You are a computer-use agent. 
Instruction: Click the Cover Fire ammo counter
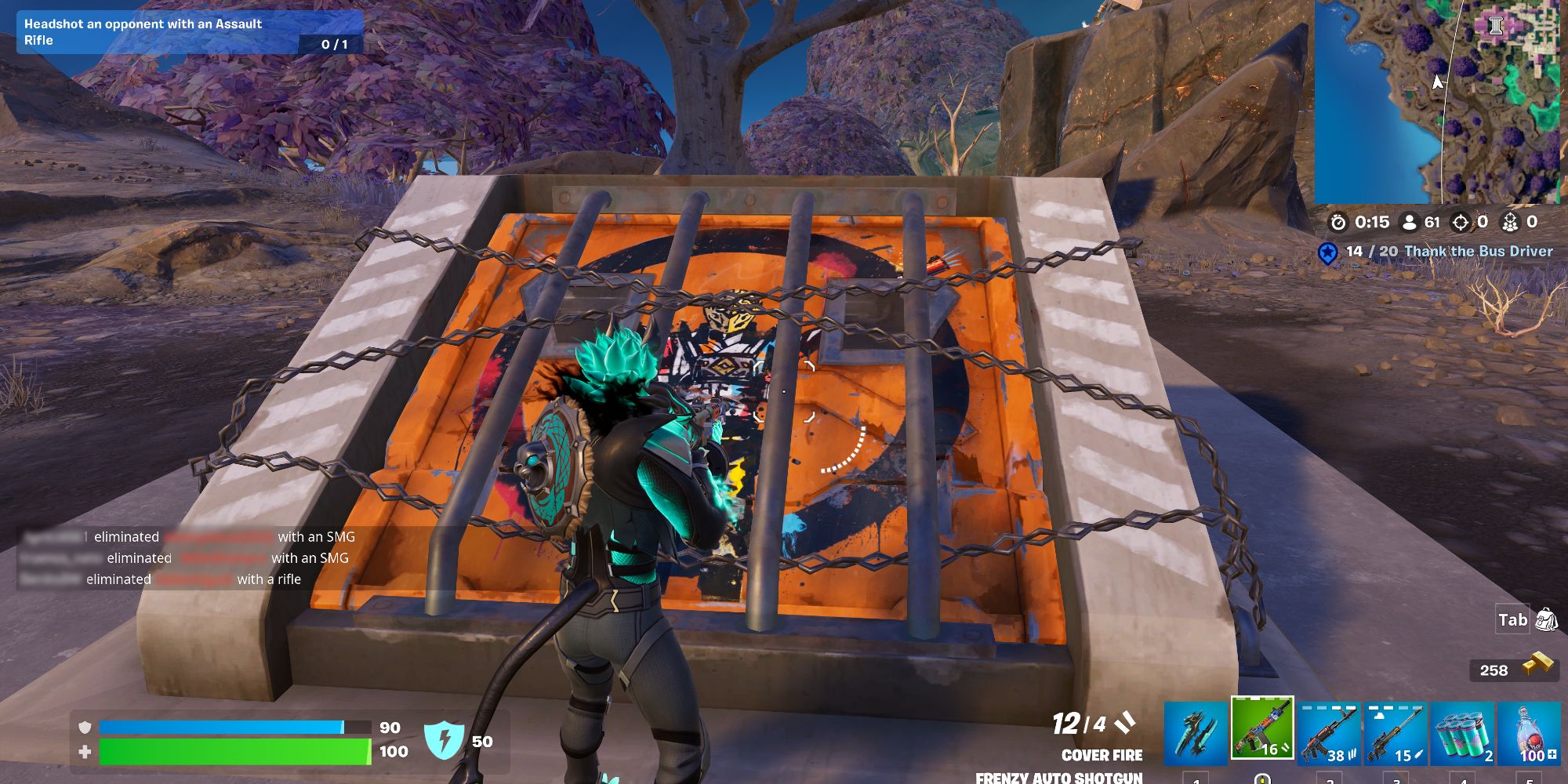[1098, 725]
